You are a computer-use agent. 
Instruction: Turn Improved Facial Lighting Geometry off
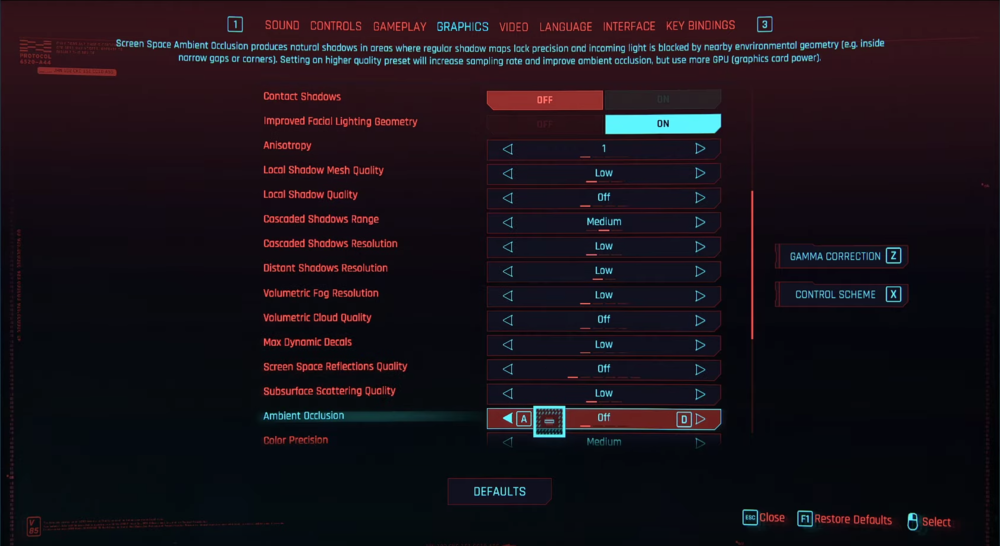pyautogui.click(x=545, y=124)
